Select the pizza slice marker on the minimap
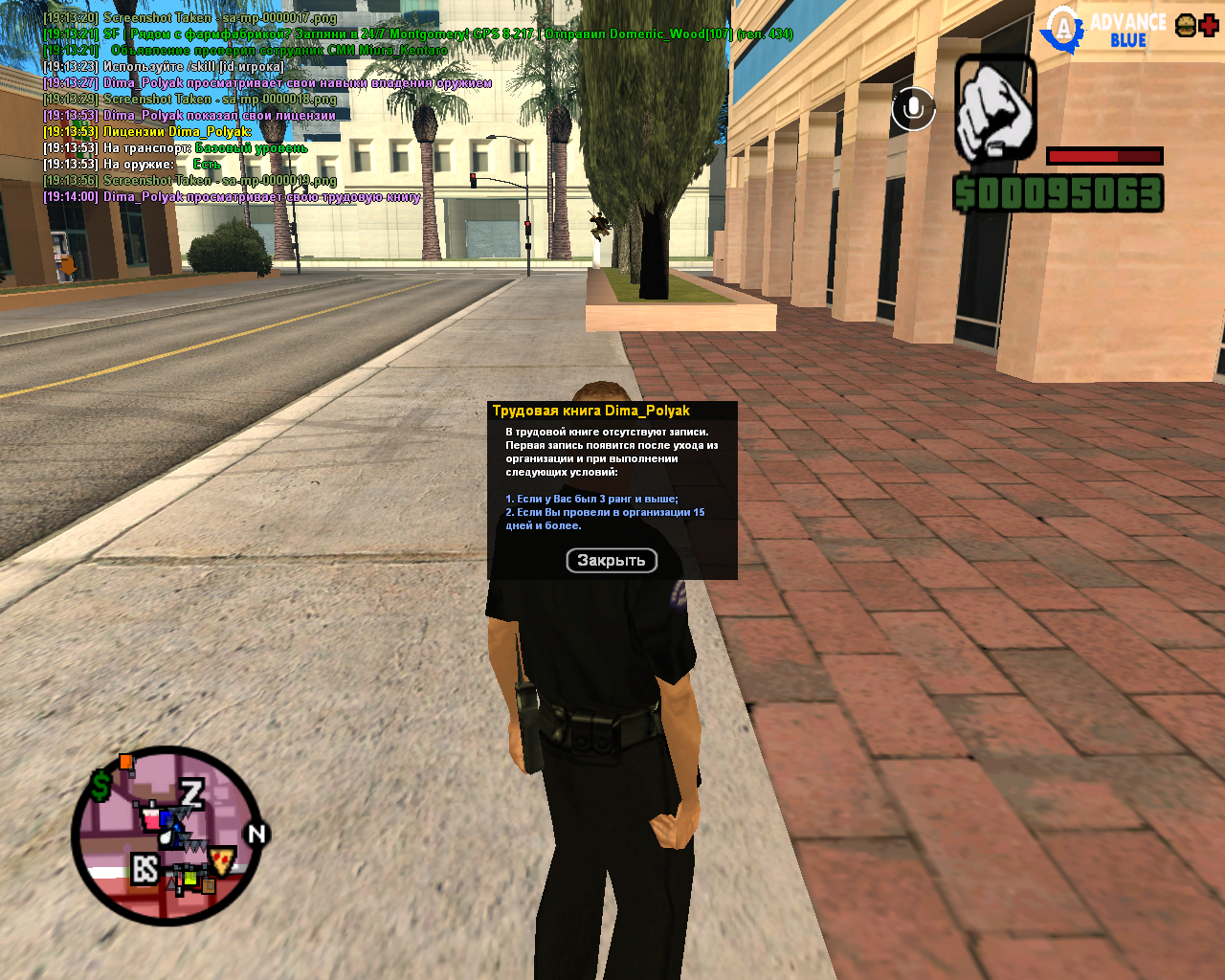Viewport: 1225px width, 980px height. click(x=223, y=858)
